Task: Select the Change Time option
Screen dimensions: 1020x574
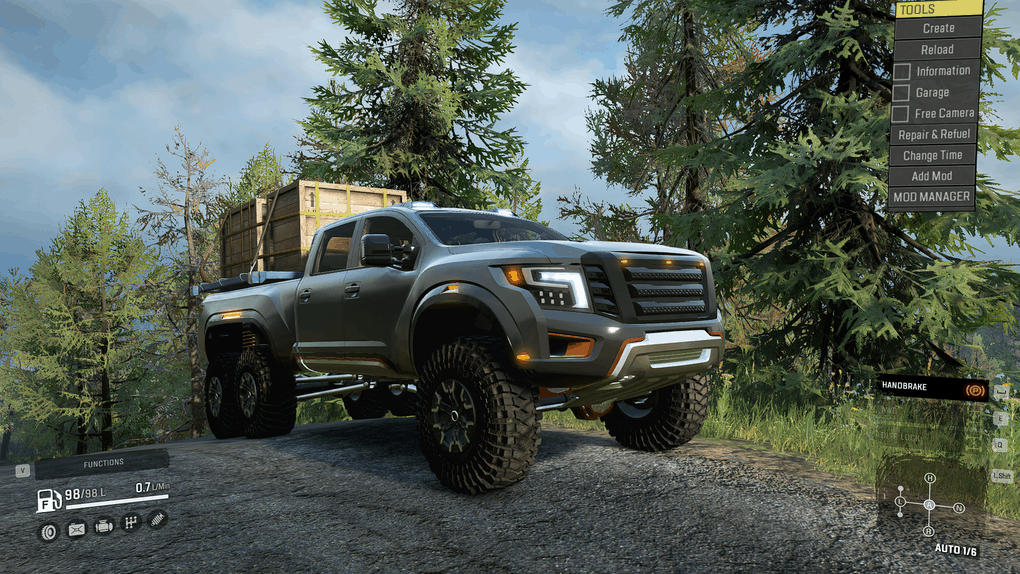Action: pos(933,155)
